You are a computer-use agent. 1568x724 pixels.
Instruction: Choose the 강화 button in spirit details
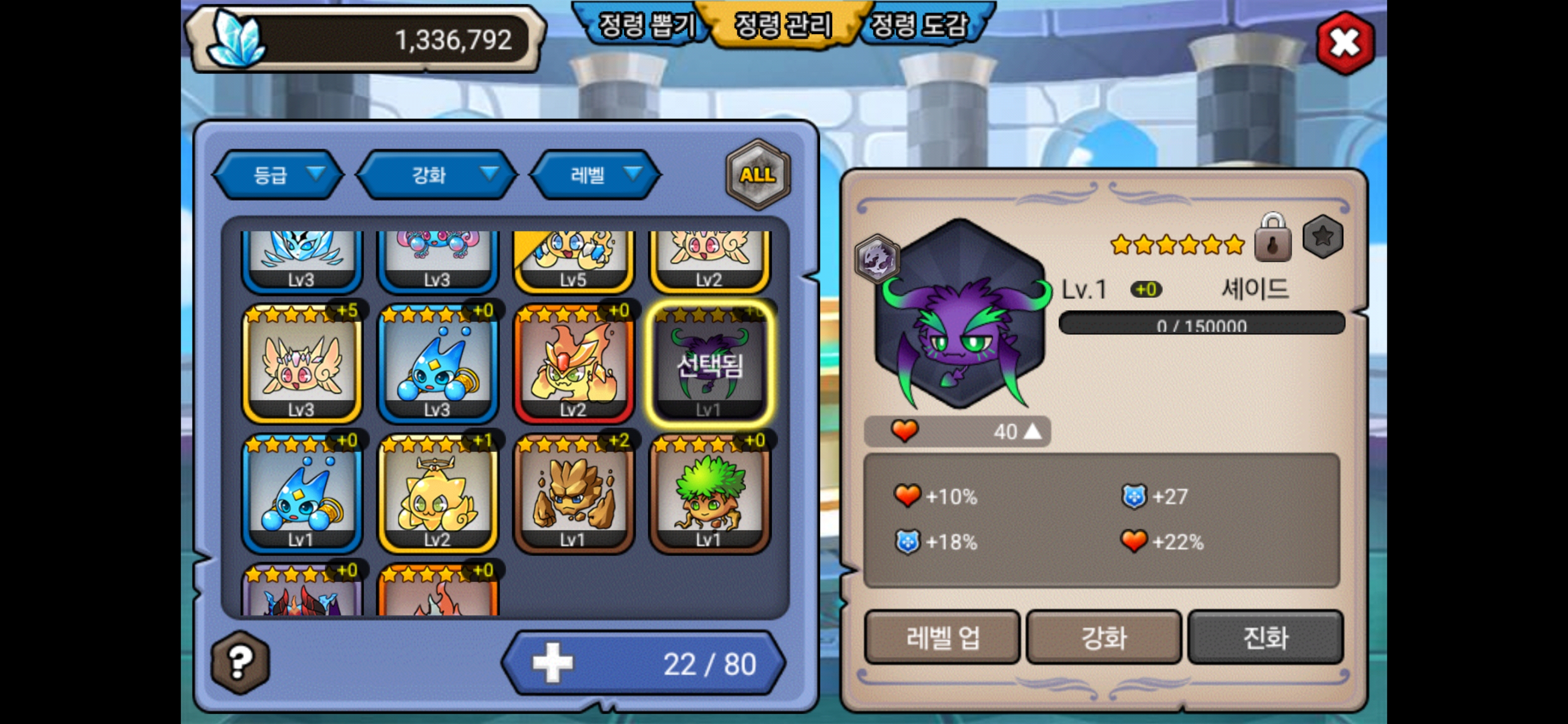[x=1104, y=638]
